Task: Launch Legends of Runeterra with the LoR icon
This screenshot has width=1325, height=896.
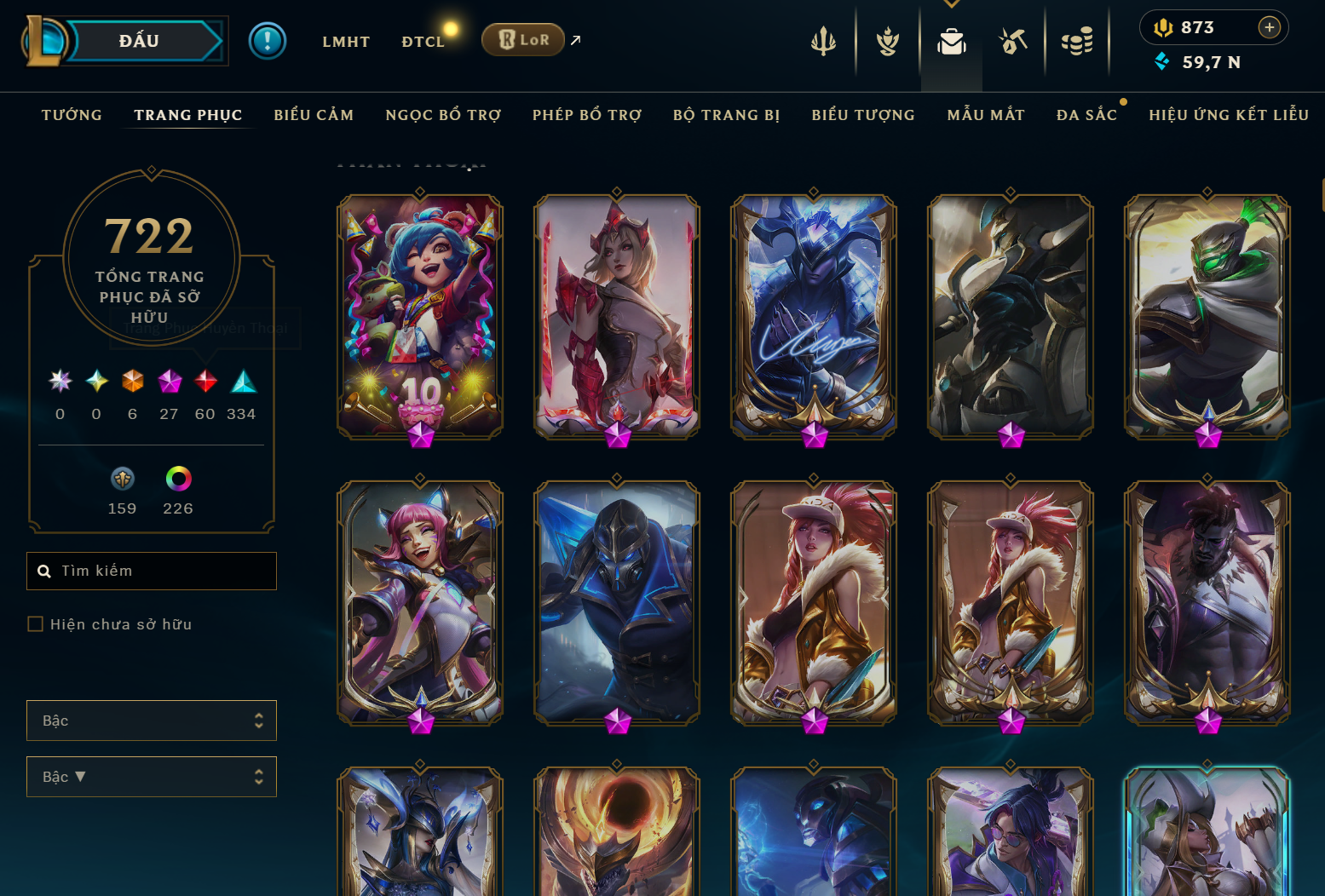Action: click(x=522, y=39)
